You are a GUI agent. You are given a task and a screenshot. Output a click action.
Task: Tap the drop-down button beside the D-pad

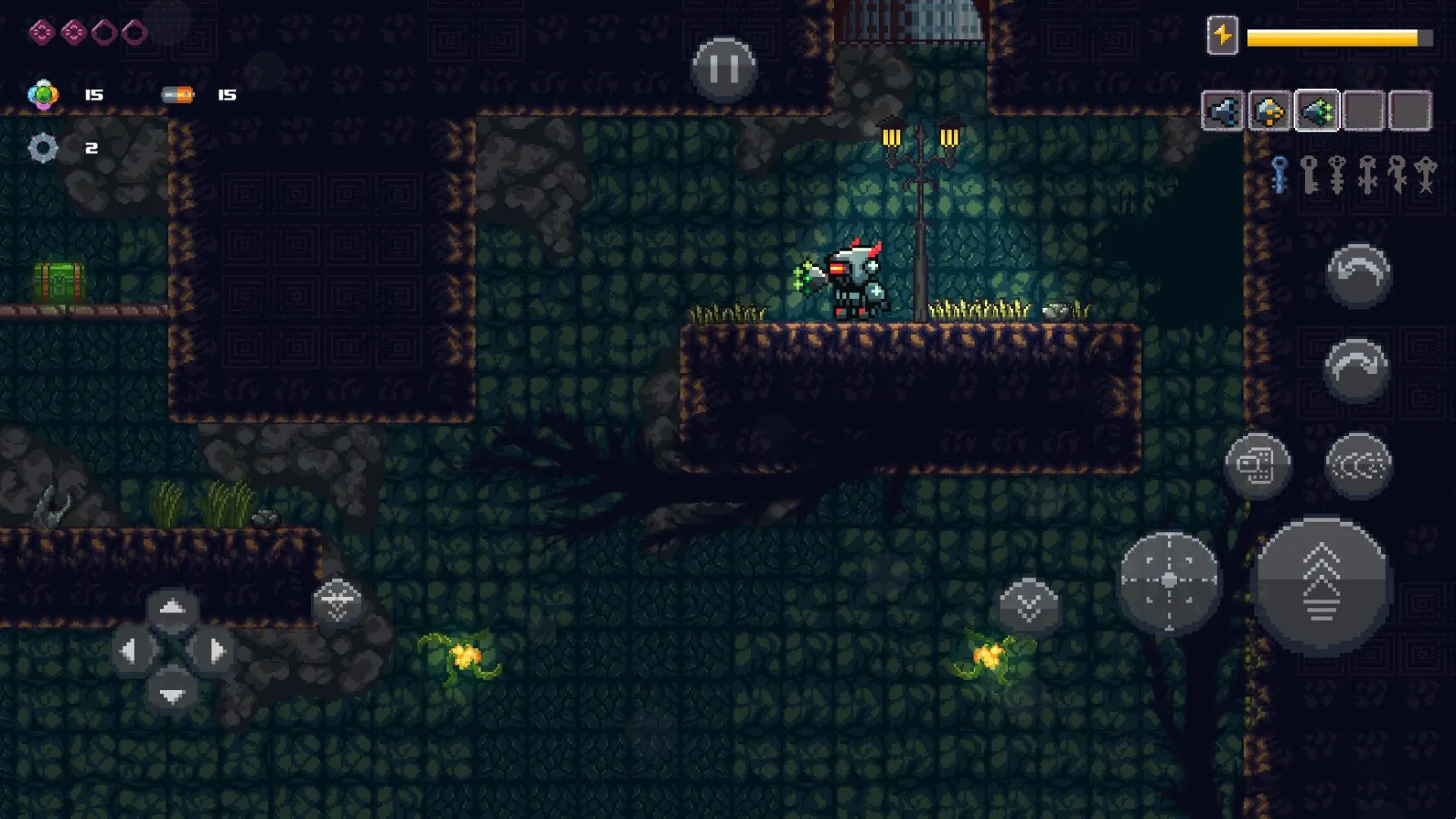point(337,603)
